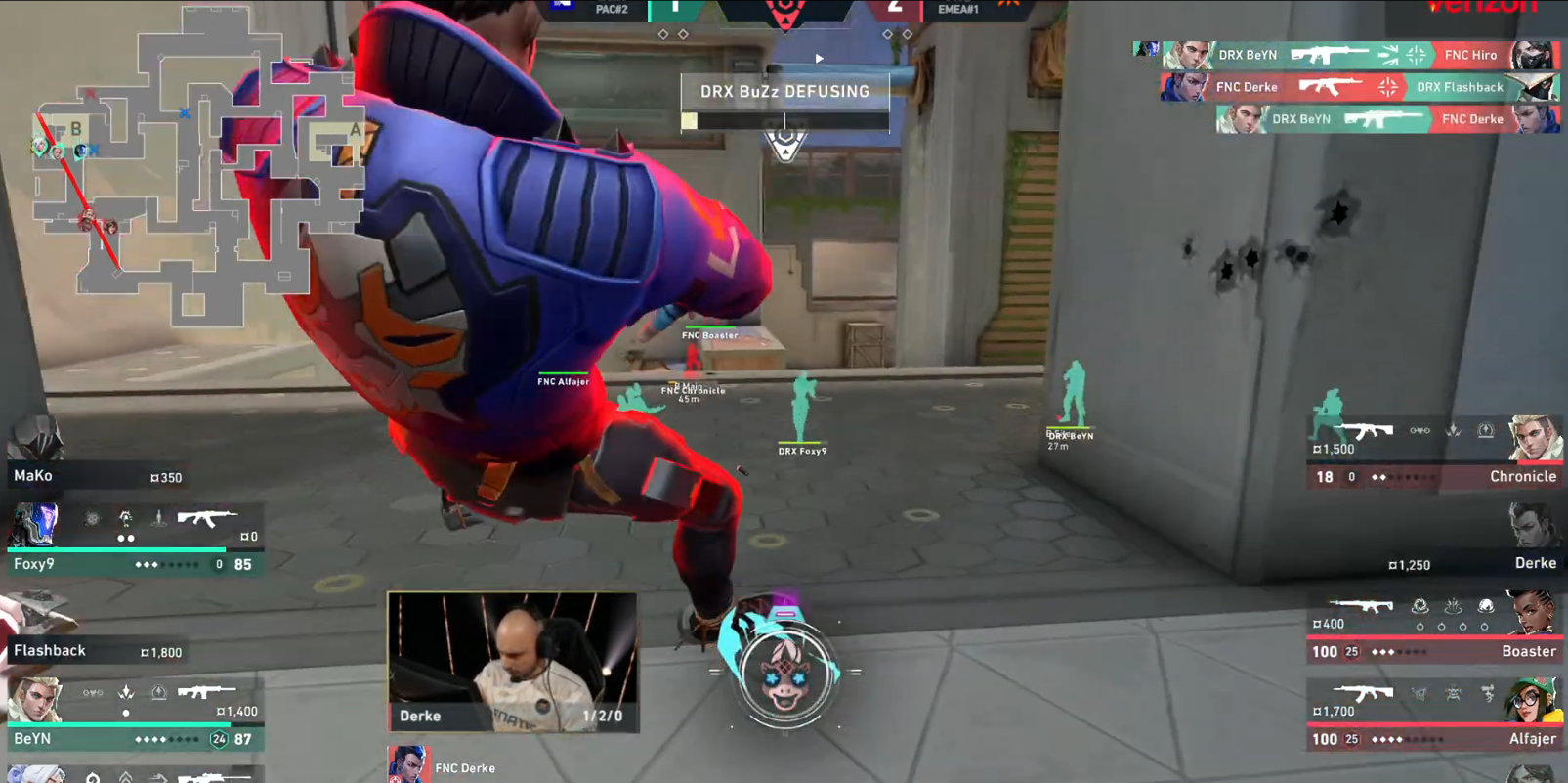The height and width of the screenshot is (783, 1568).
Task: Click the FNC Derke spectated player label
Action: [x=464, y=768]
